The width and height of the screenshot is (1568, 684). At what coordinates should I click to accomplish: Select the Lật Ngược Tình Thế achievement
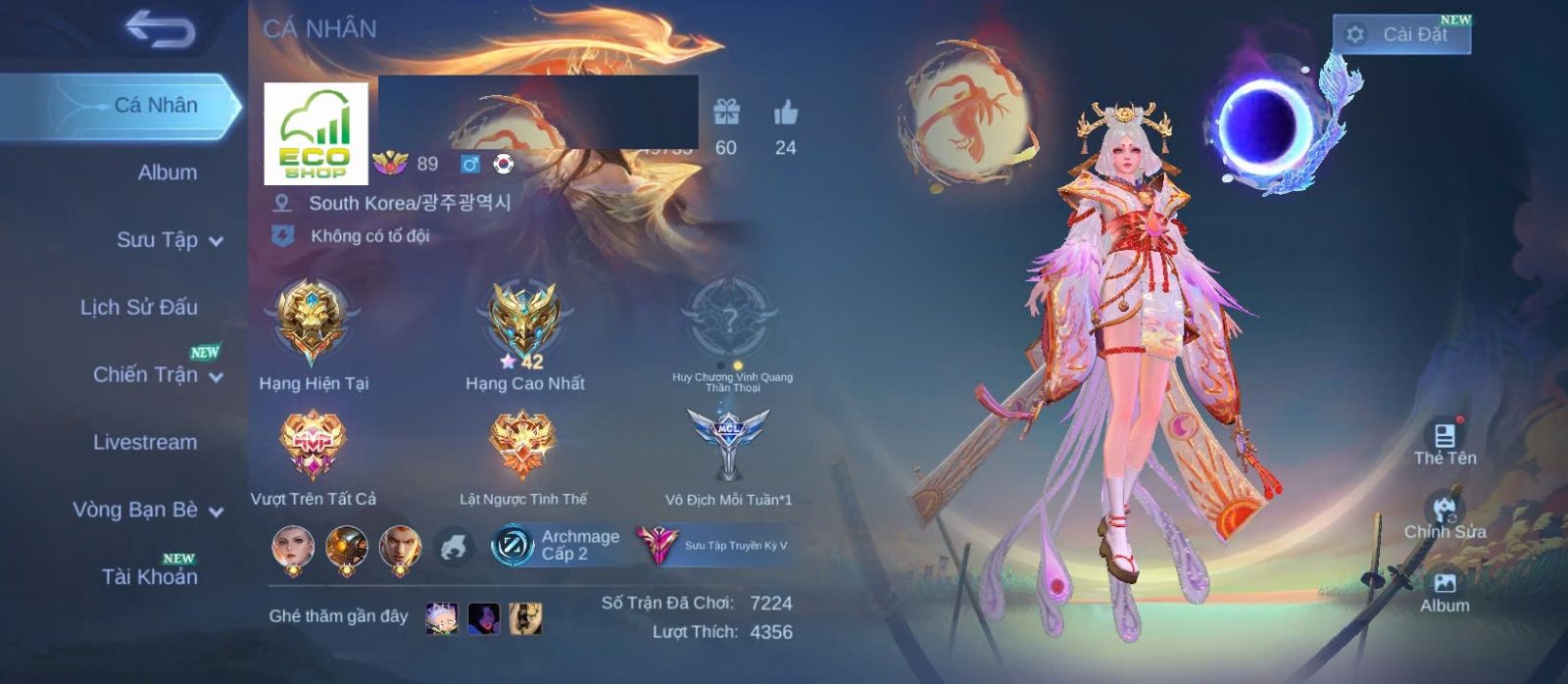(x=522, y=446)
